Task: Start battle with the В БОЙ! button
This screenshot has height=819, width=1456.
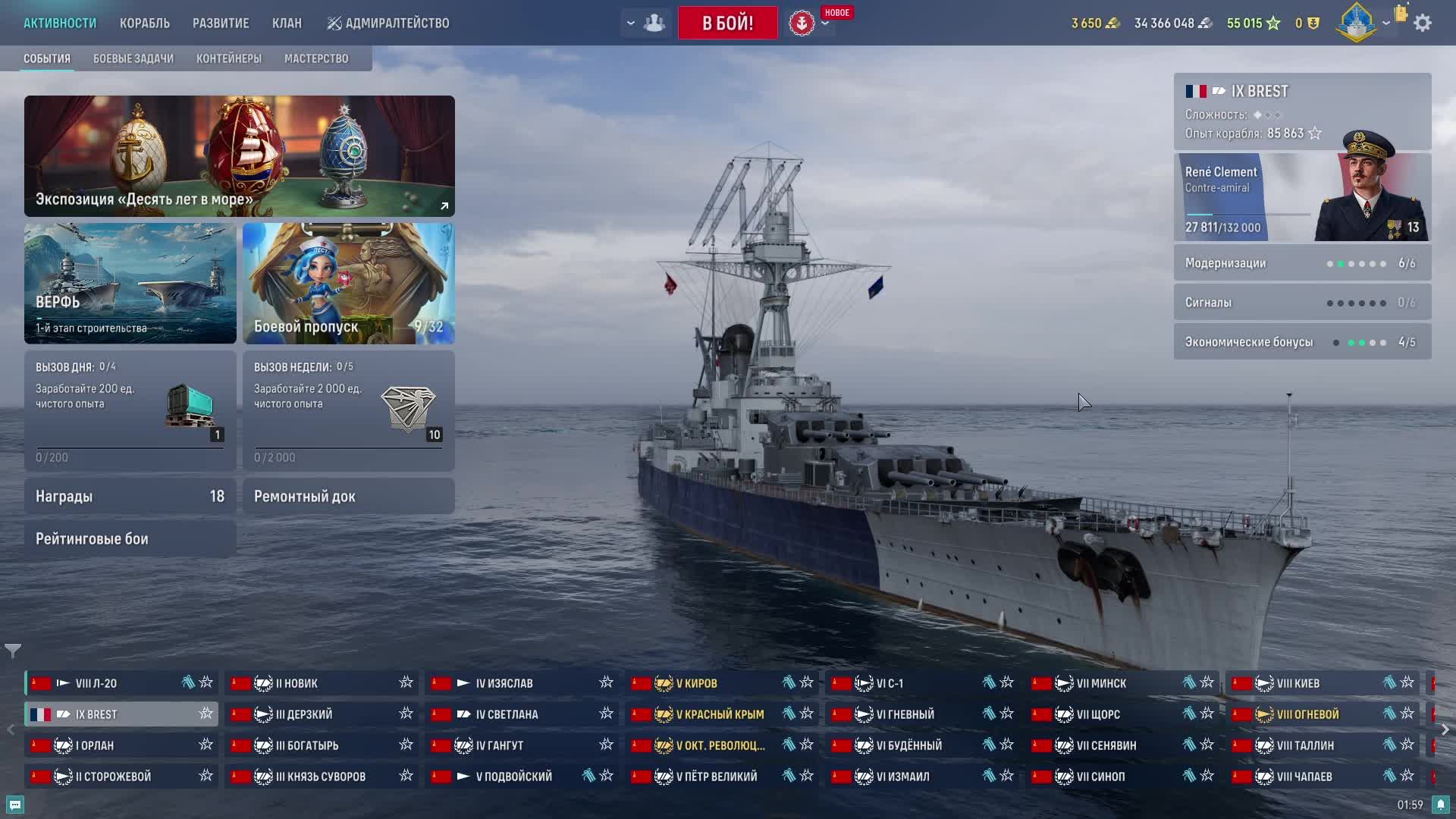Action: [727, 23]
